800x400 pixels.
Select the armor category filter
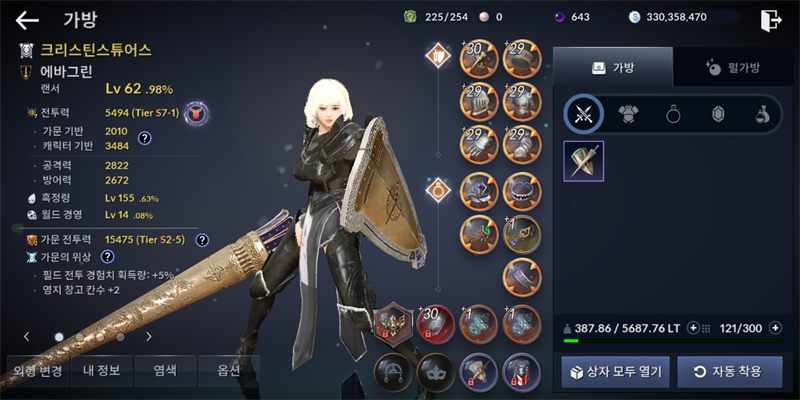(x=629, y=114)
